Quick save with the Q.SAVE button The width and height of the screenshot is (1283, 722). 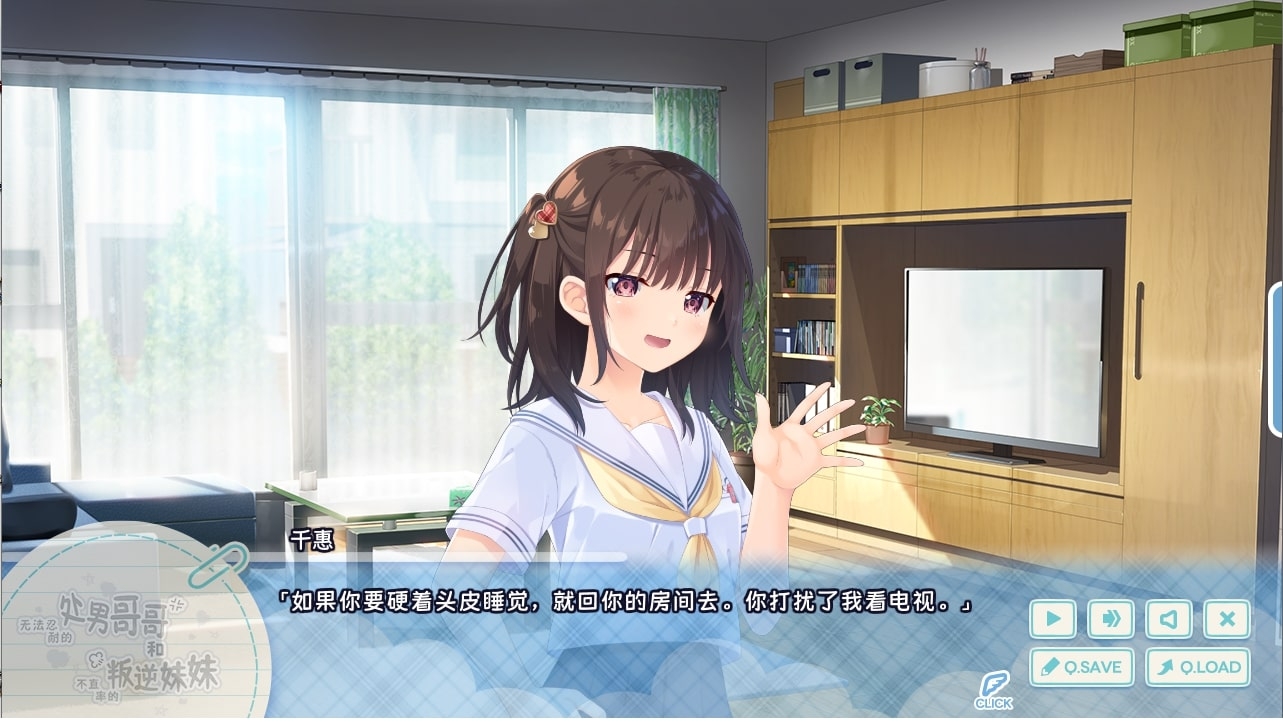point(1081,667)
